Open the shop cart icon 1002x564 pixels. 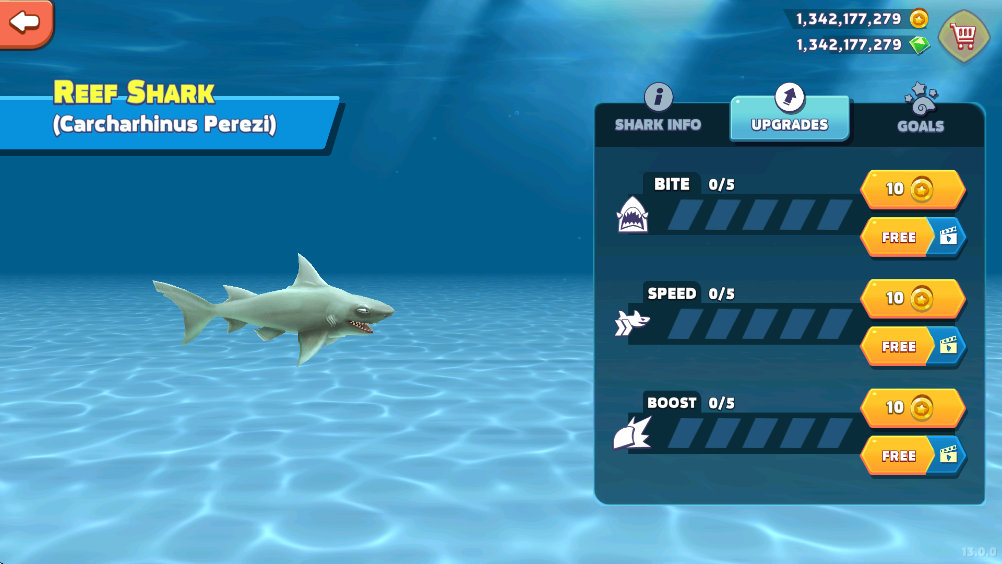tap(963, 36)
